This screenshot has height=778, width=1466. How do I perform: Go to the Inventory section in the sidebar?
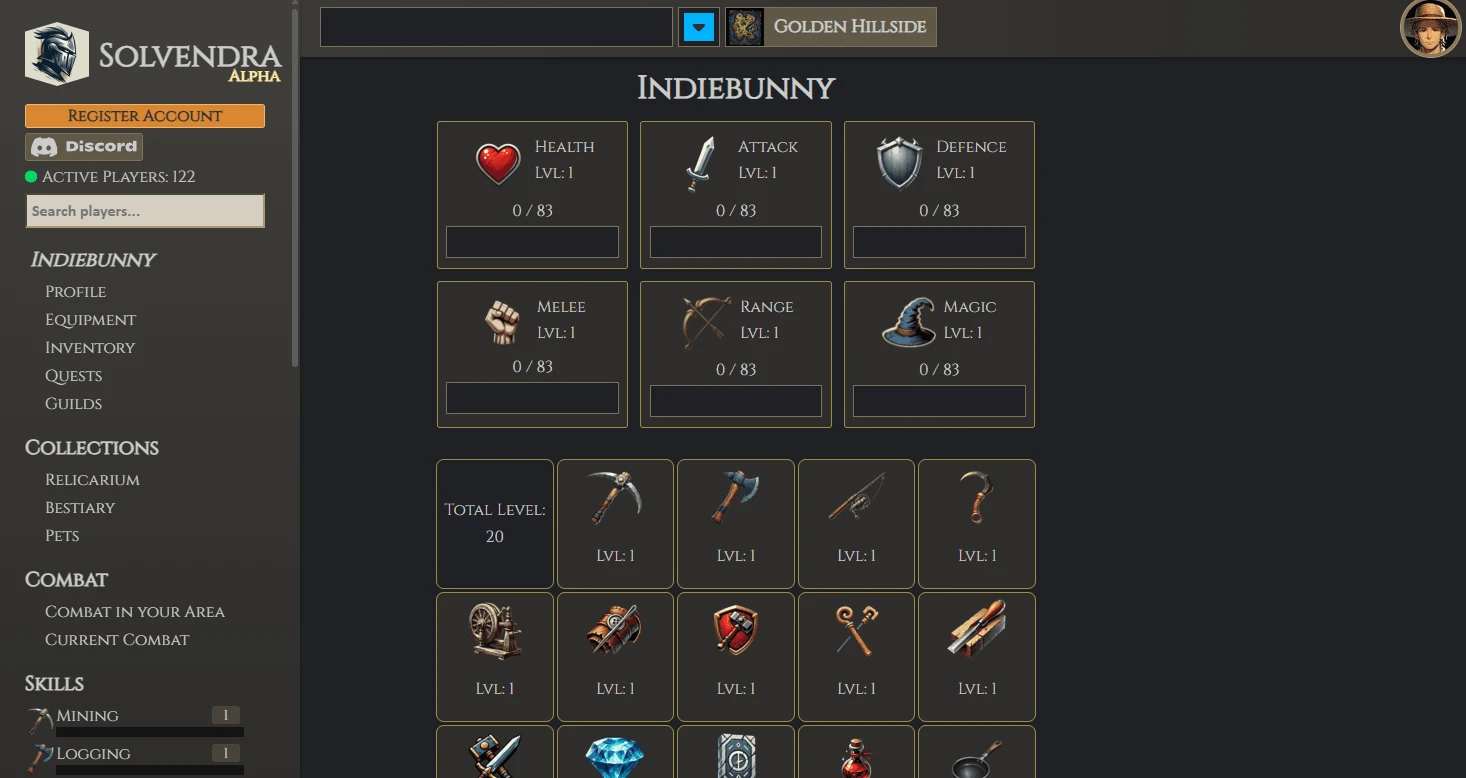coord(89,347)
